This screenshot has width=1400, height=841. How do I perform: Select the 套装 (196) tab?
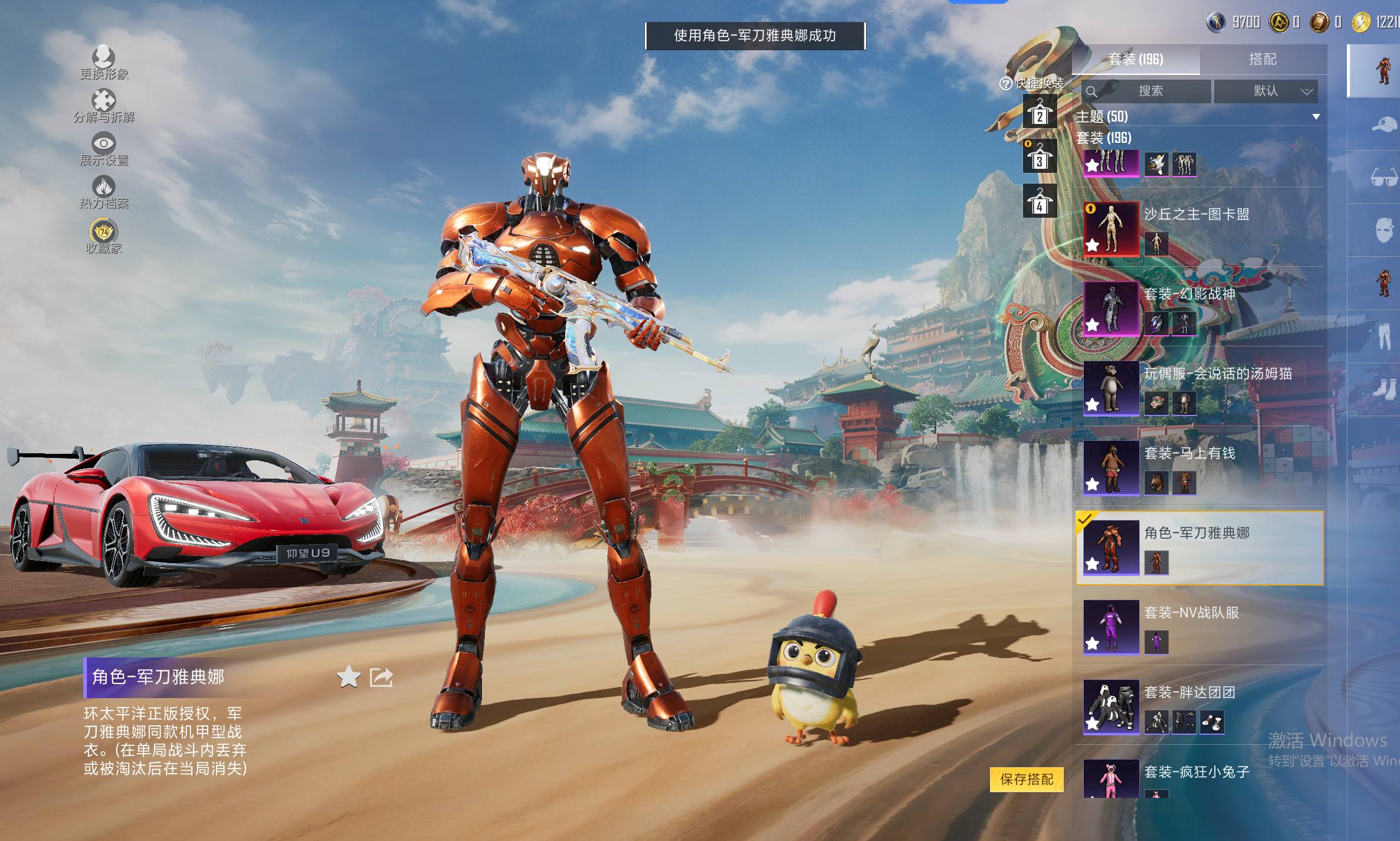pos(1136,59)
